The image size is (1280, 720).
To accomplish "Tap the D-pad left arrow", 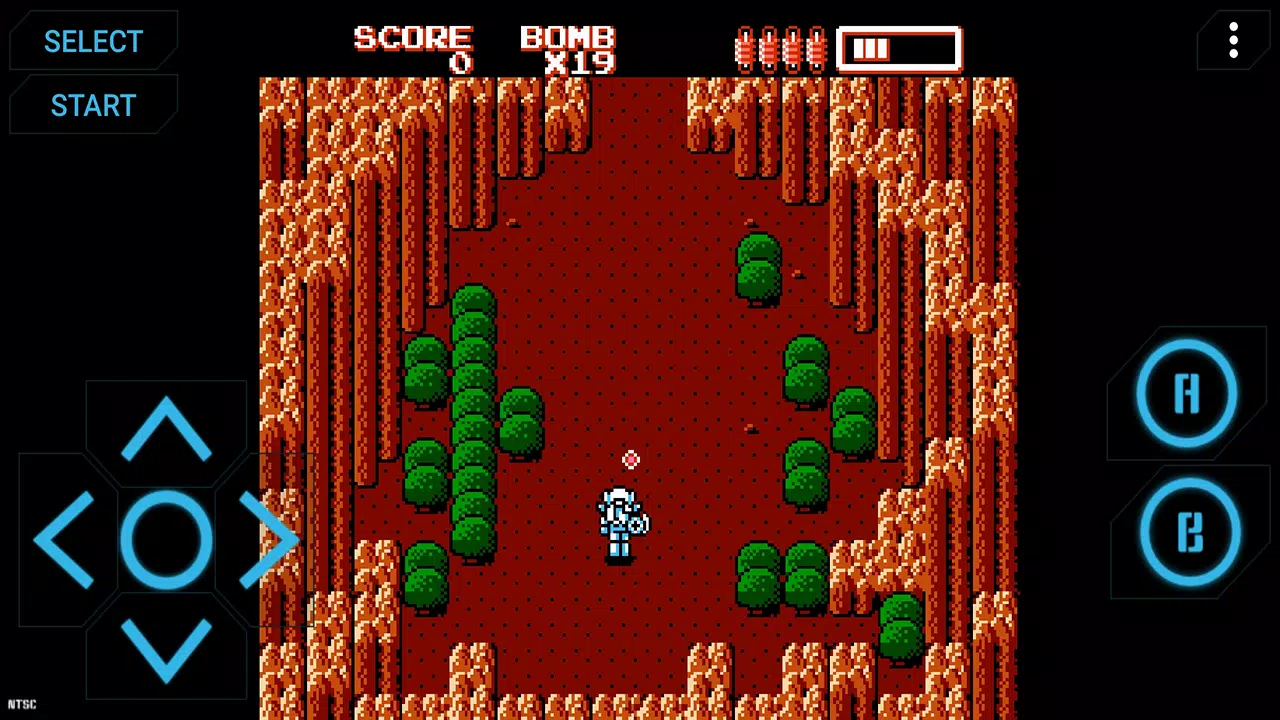I will [x=65, y=540].
